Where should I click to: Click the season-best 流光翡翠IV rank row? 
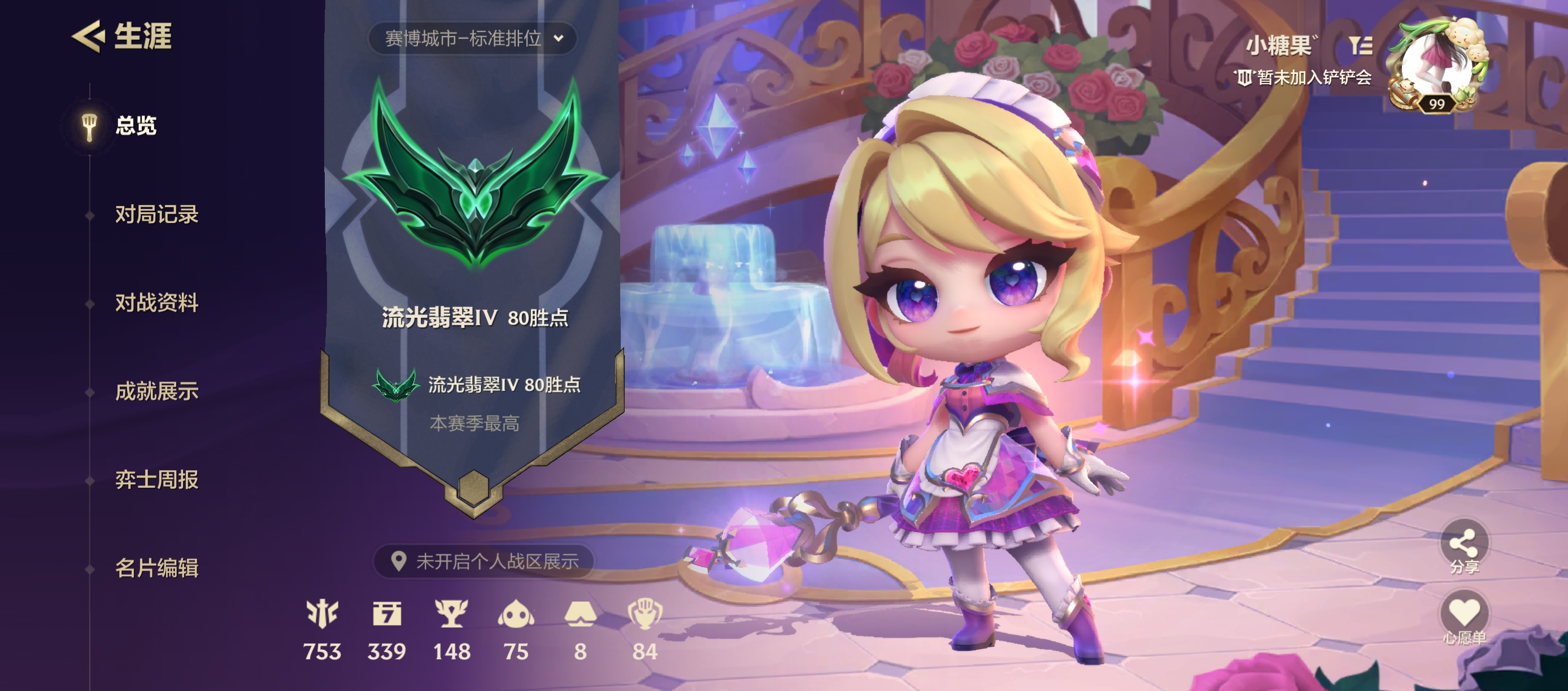[x=477, y=385]
